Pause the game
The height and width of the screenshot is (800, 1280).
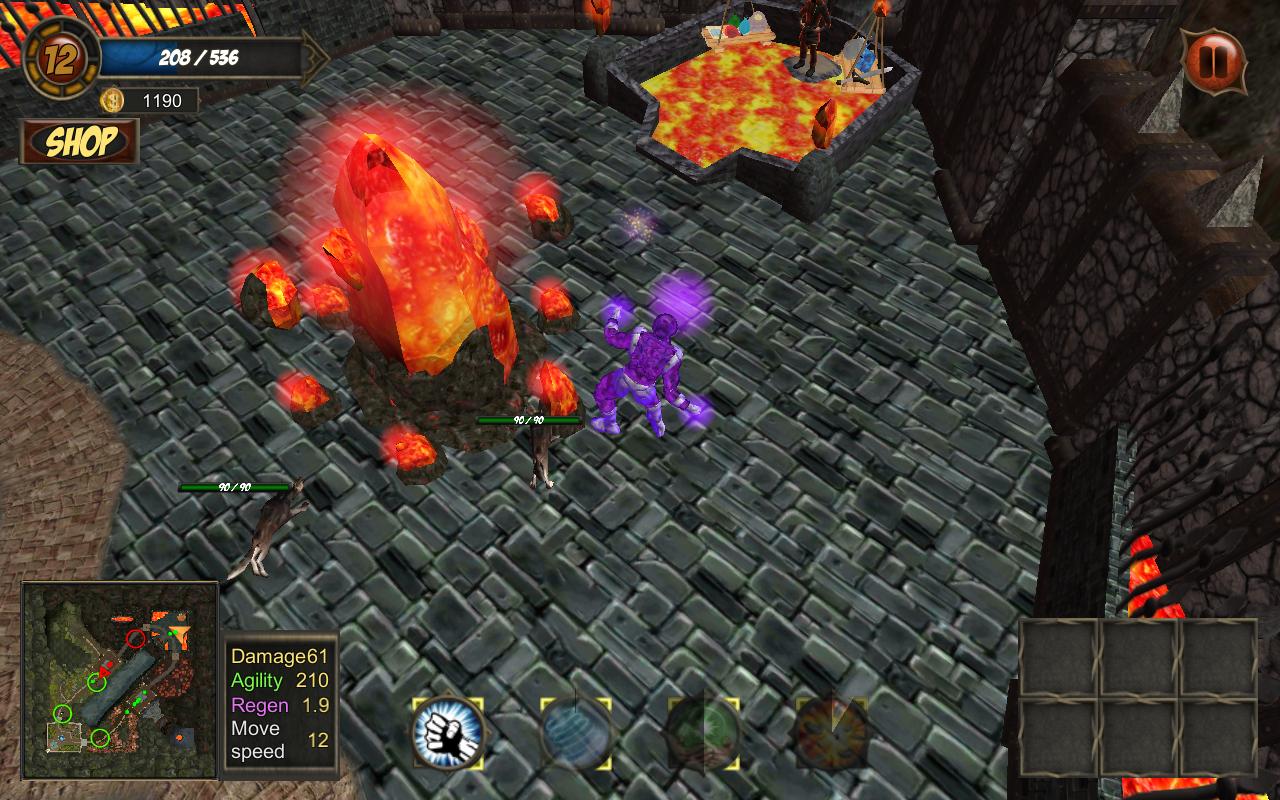pyautogui.click(x=1215, y=61)
